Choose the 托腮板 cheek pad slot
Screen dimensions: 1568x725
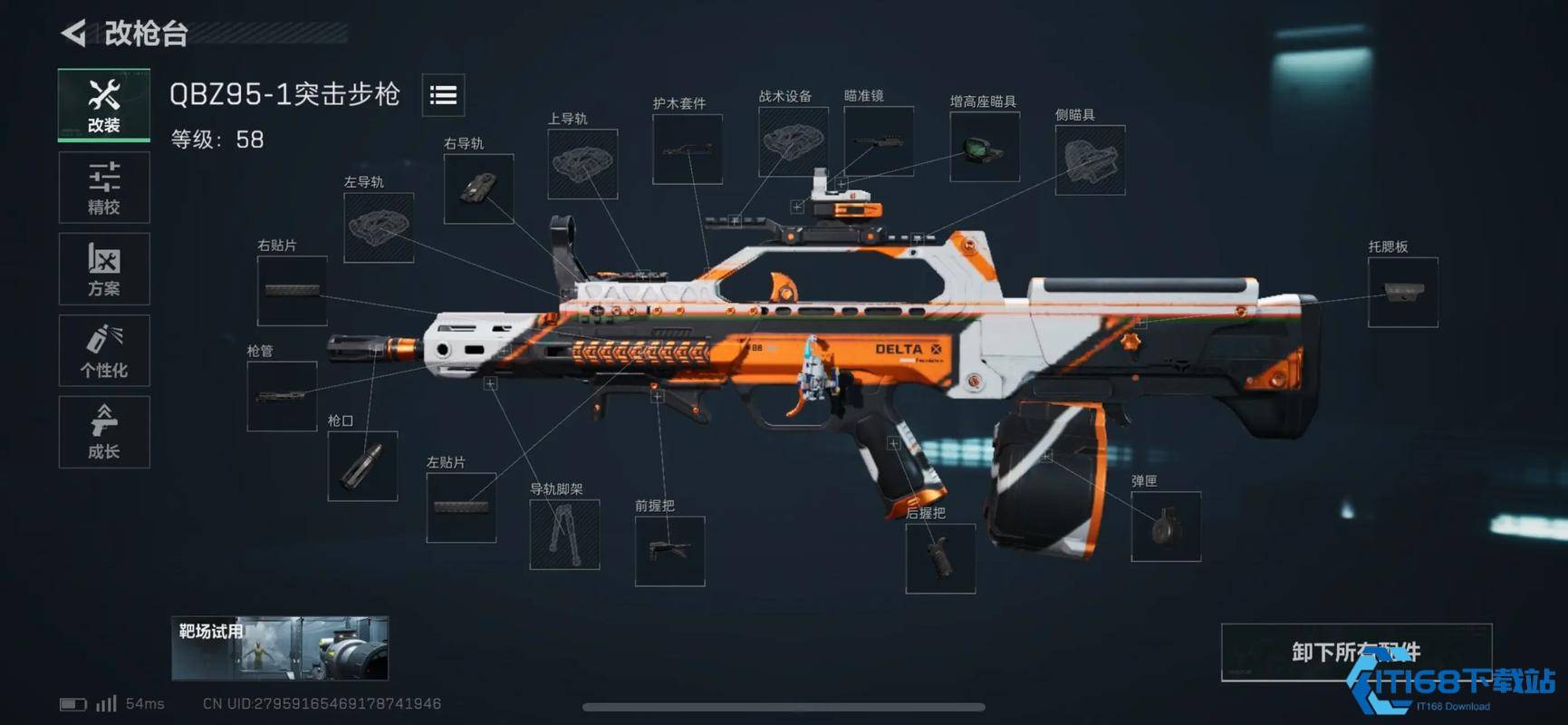(1402, 292)
